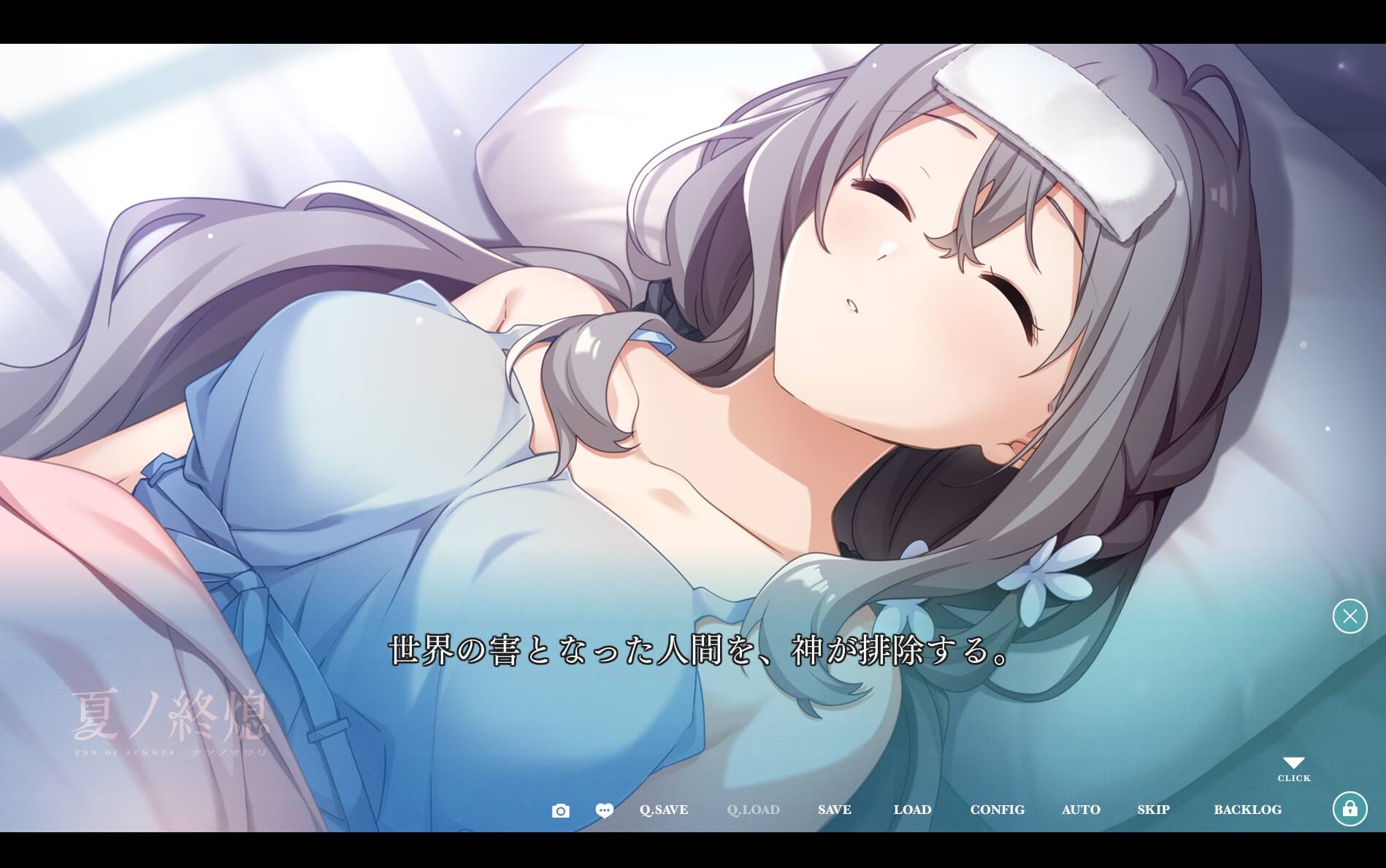The width and height of the screenshot is (1386, 868).
Task: Open the SAVE screen
Action: 834,810
